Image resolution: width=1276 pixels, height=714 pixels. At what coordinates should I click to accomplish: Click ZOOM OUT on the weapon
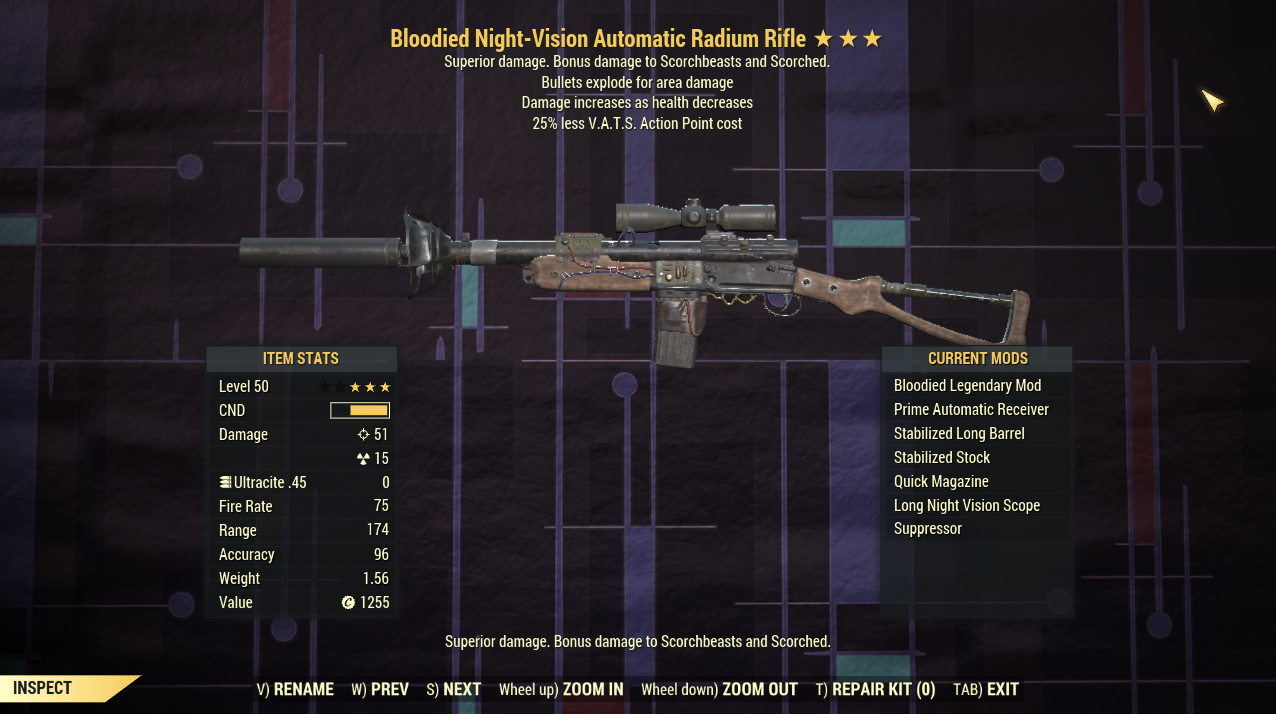pyautogui.click(x=719, y=689)
